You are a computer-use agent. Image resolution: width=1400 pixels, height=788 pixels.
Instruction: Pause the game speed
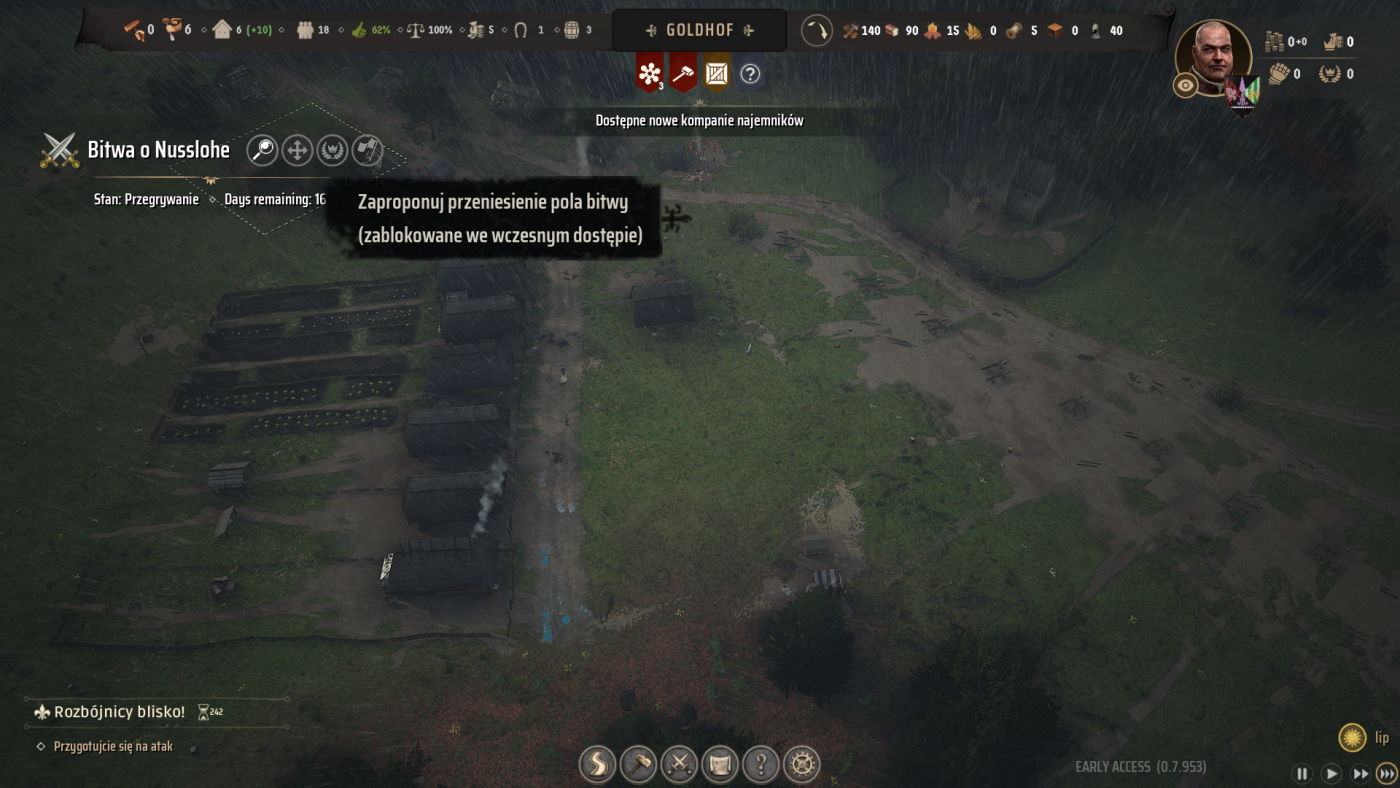pyautogui.click(x=1302, y=773)
